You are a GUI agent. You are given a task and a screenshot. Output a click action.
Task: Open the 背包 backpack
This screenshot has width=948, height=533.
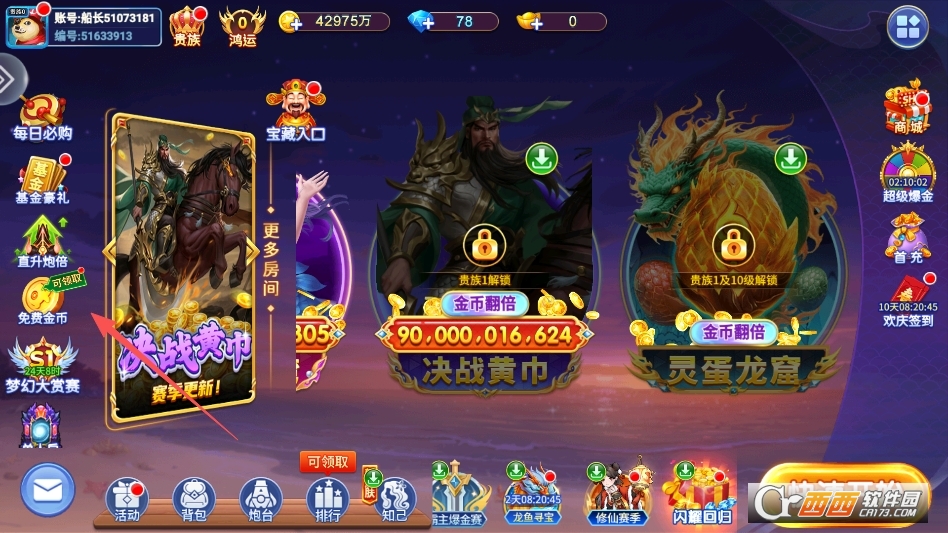click(x=194, y=498)
